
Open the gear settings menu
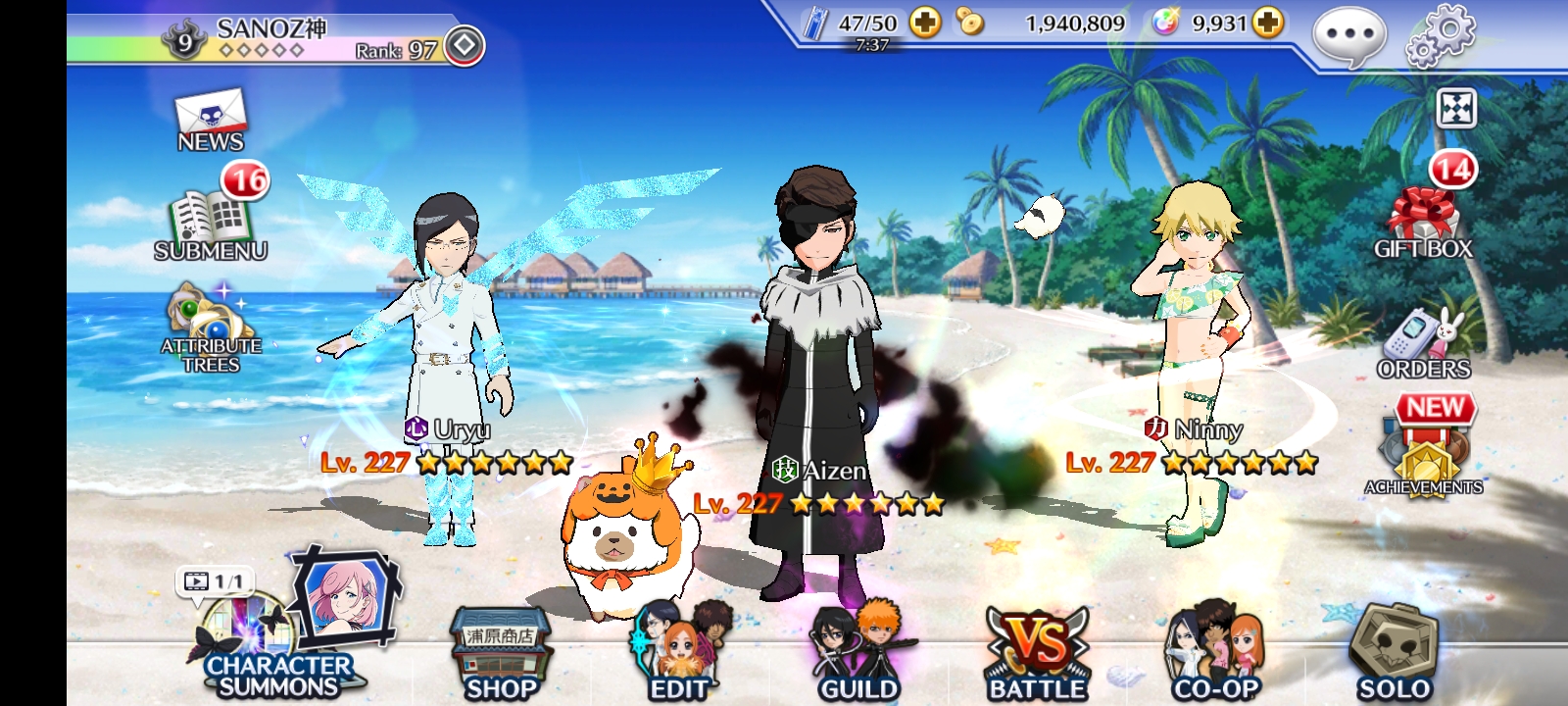pyautogui.click(x=1439, y=36)
